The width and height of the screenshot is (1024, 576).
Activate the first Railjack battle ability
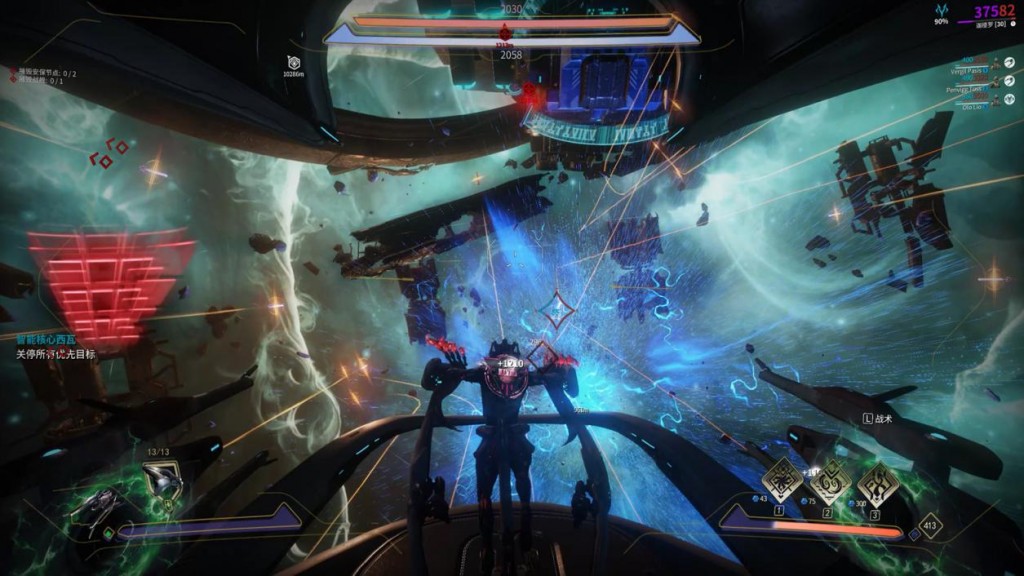click(780, 482)
